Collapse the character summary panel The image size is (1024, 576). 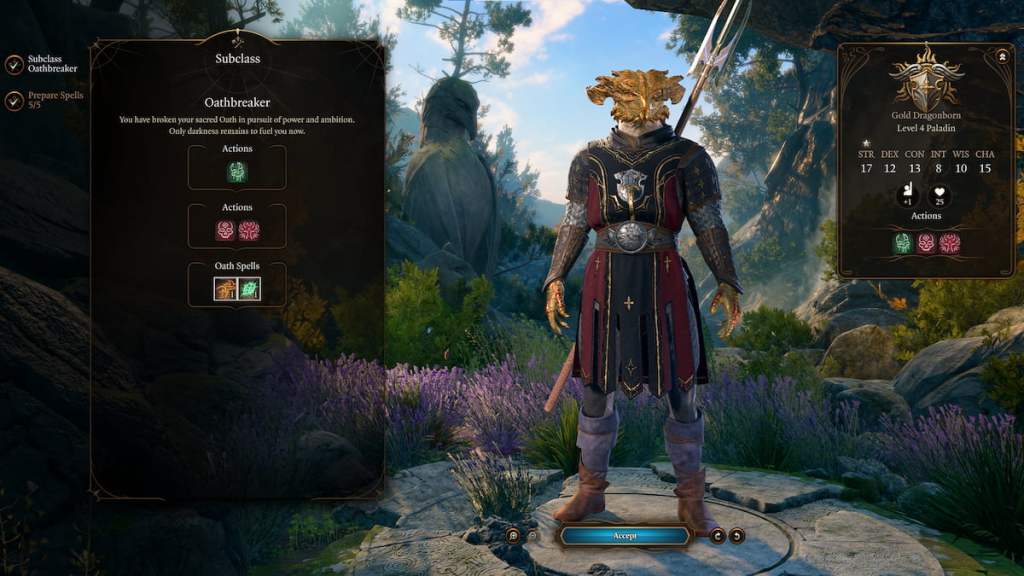point(1003,55)
